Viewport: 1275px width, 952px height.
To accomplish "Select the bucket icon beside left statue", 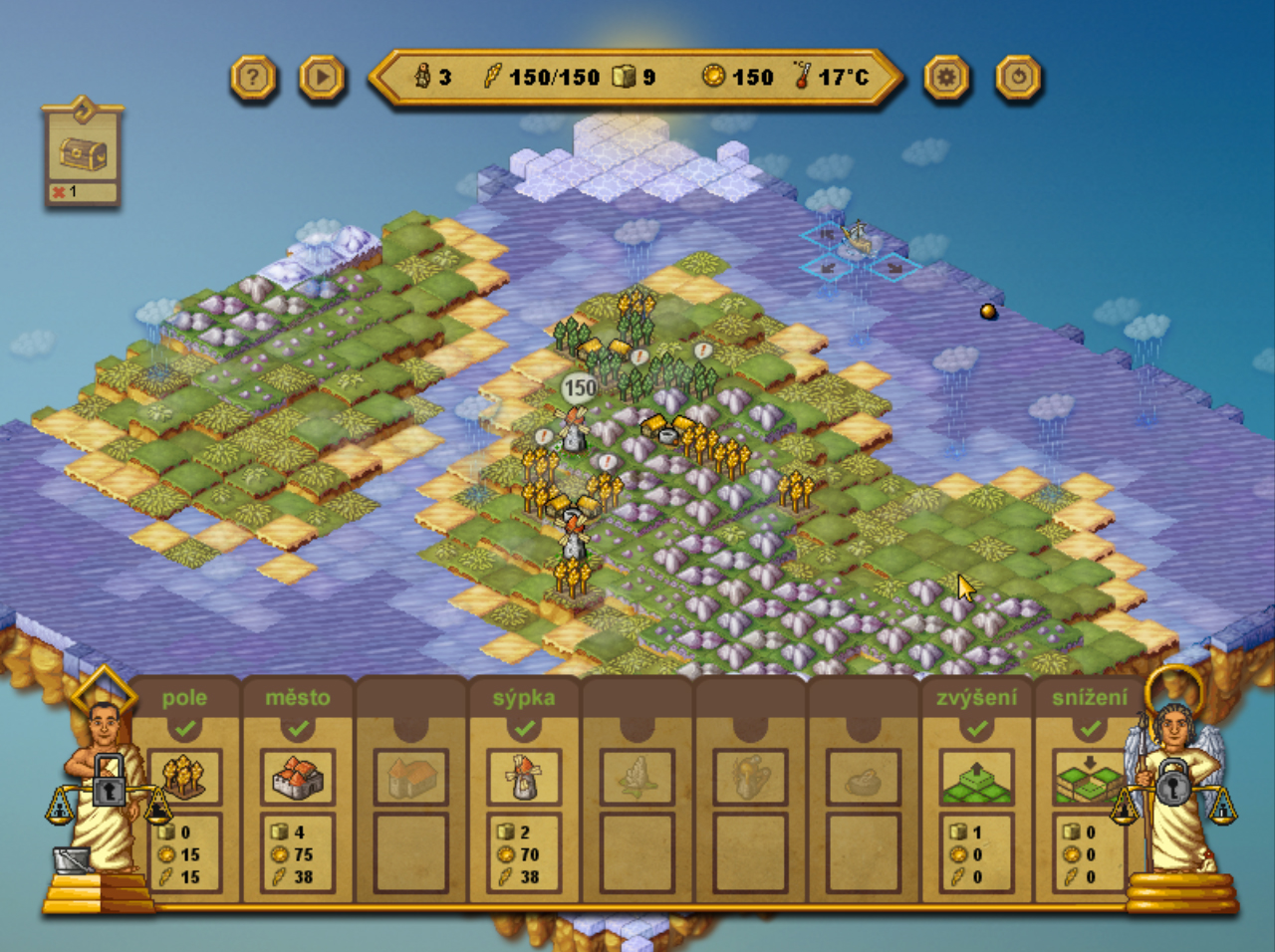I will tap(71, 859).
